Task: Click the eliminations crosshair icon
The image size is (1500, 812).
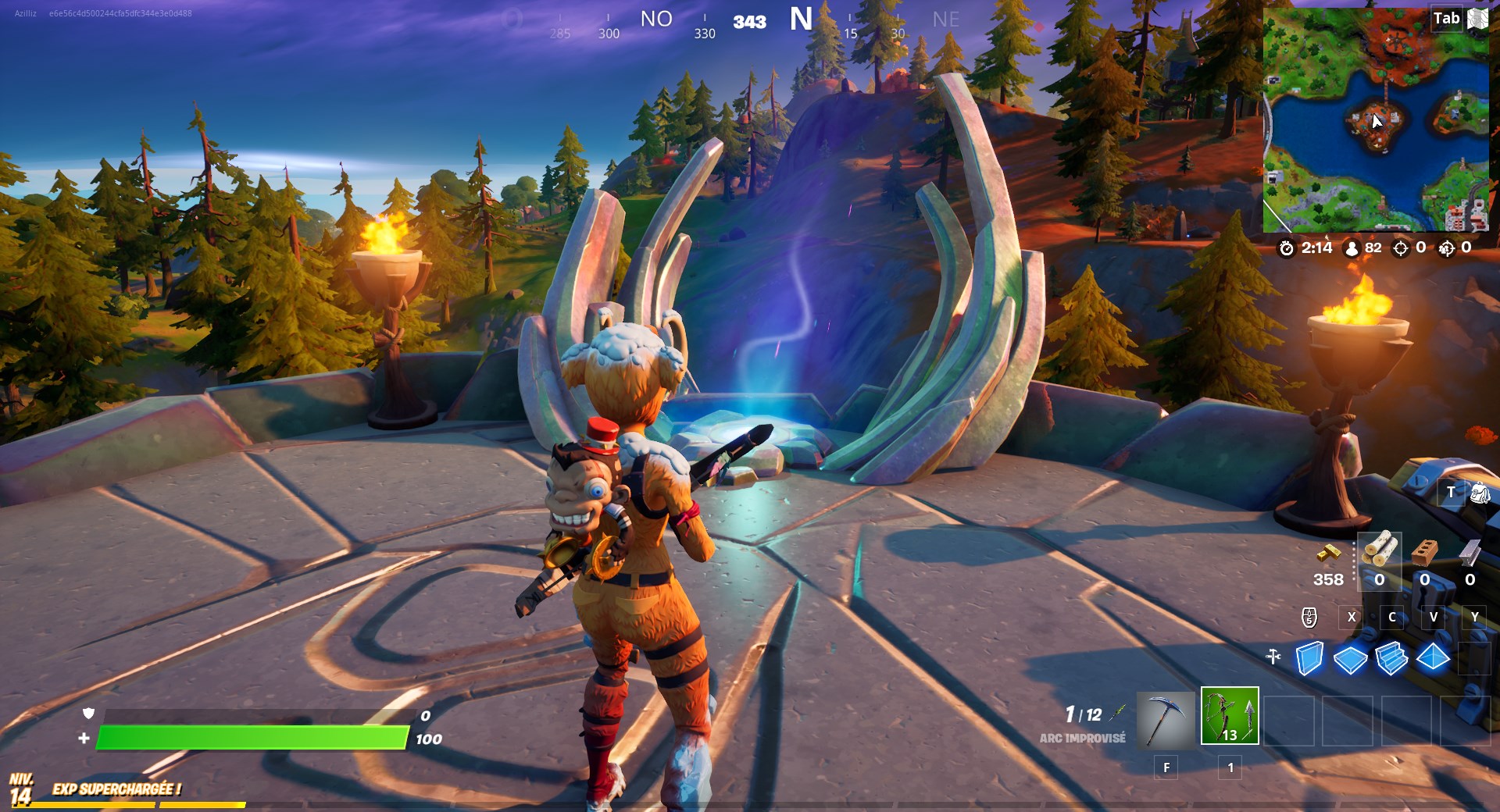Action: tap(1402, 249)
